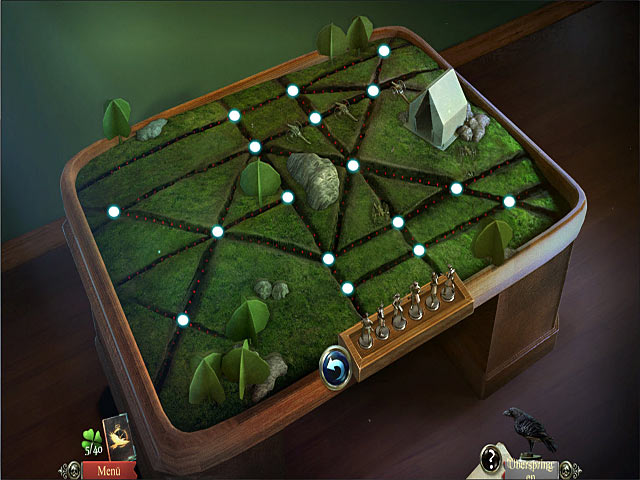Open the journal card with the lamp

(x=120, y=436)
